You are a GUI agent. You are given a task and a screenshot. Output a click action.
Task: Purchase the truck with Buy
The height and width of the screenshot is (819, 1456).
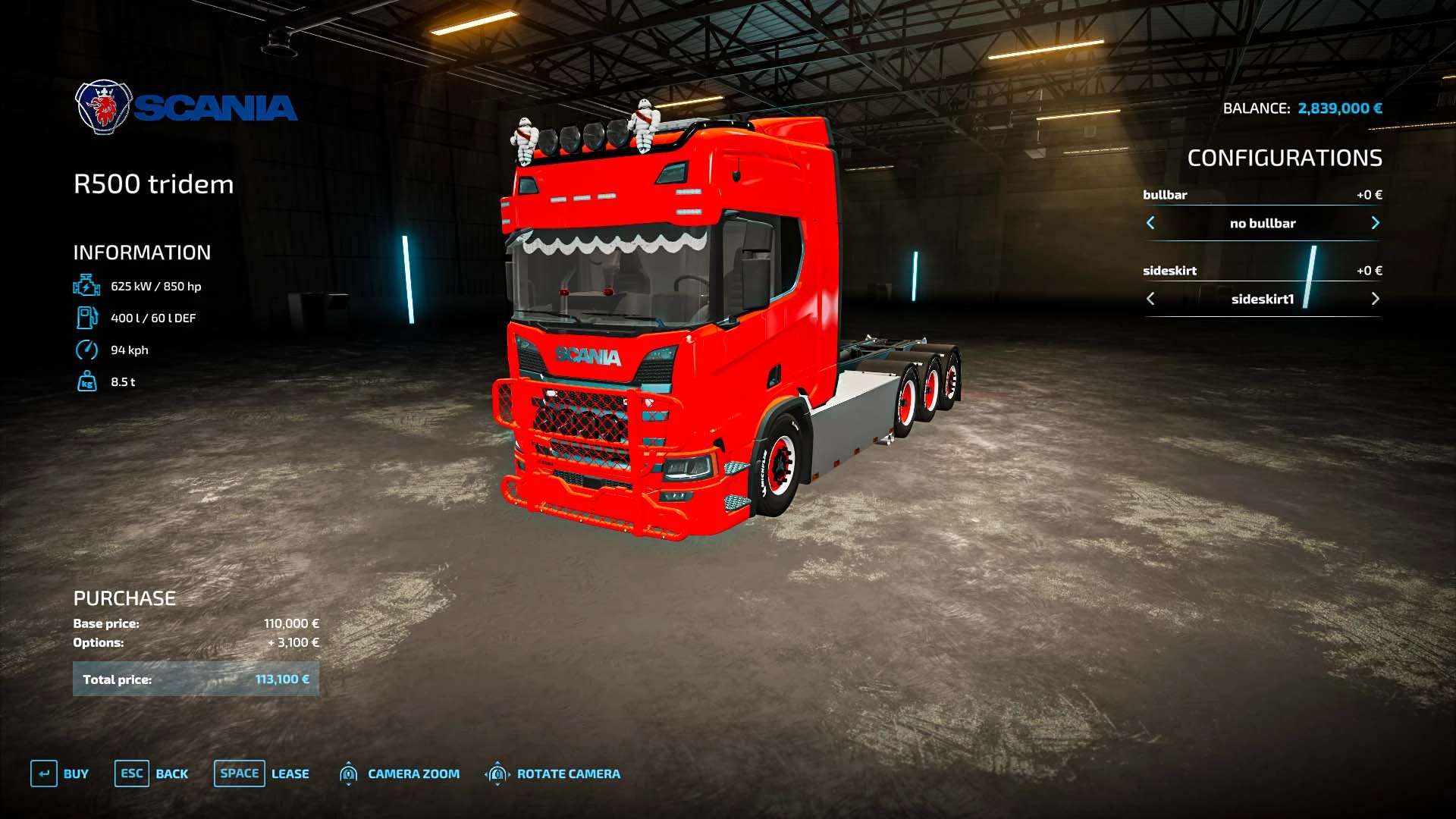(x=74, y=773)
